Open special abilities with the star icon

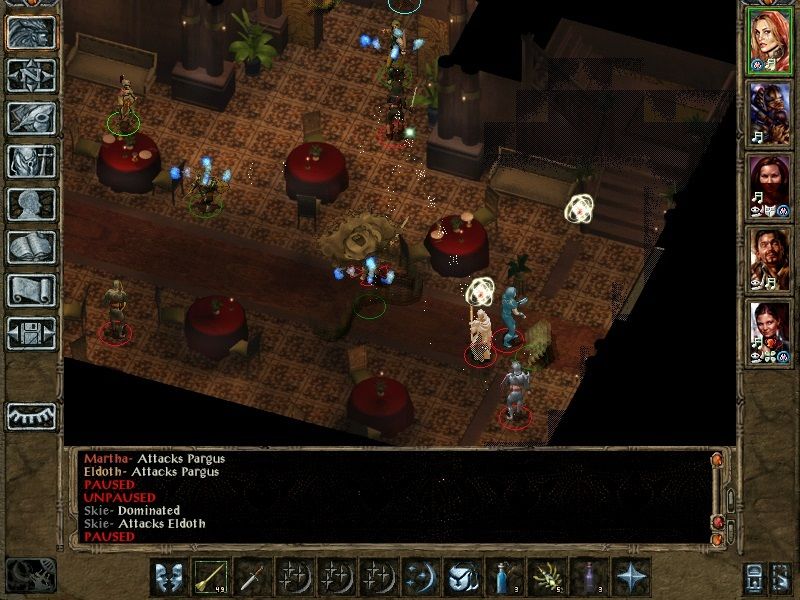tap(630, 577)
